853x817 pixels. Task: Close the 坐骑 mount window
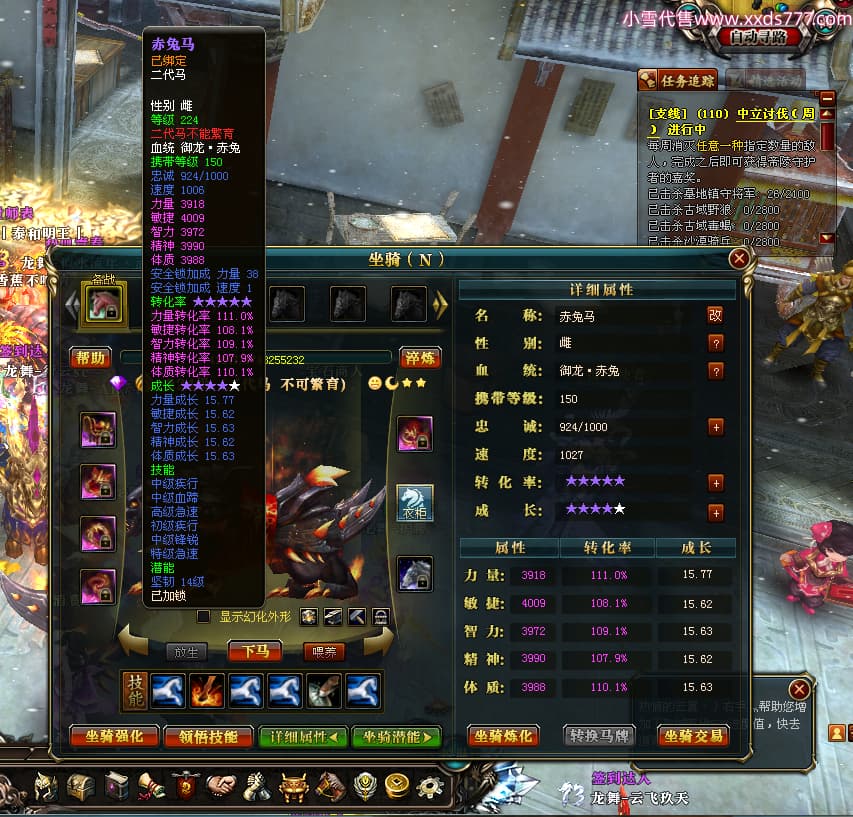click(x=739, y=259)
